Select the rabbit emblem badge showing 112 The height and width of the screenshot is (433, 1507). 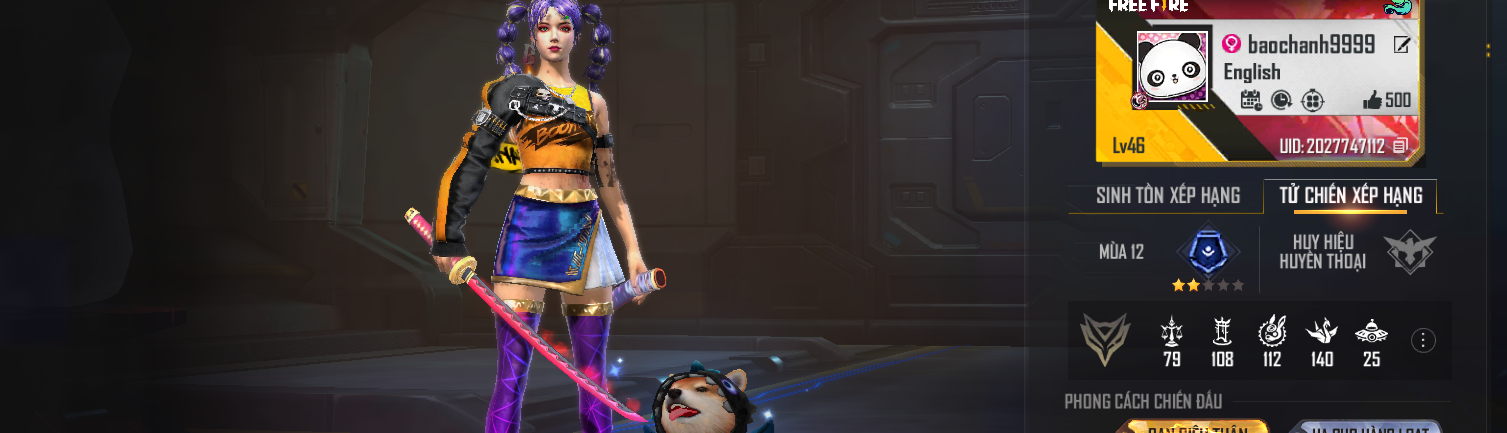pyautogui.click(x=1272, y=331)
